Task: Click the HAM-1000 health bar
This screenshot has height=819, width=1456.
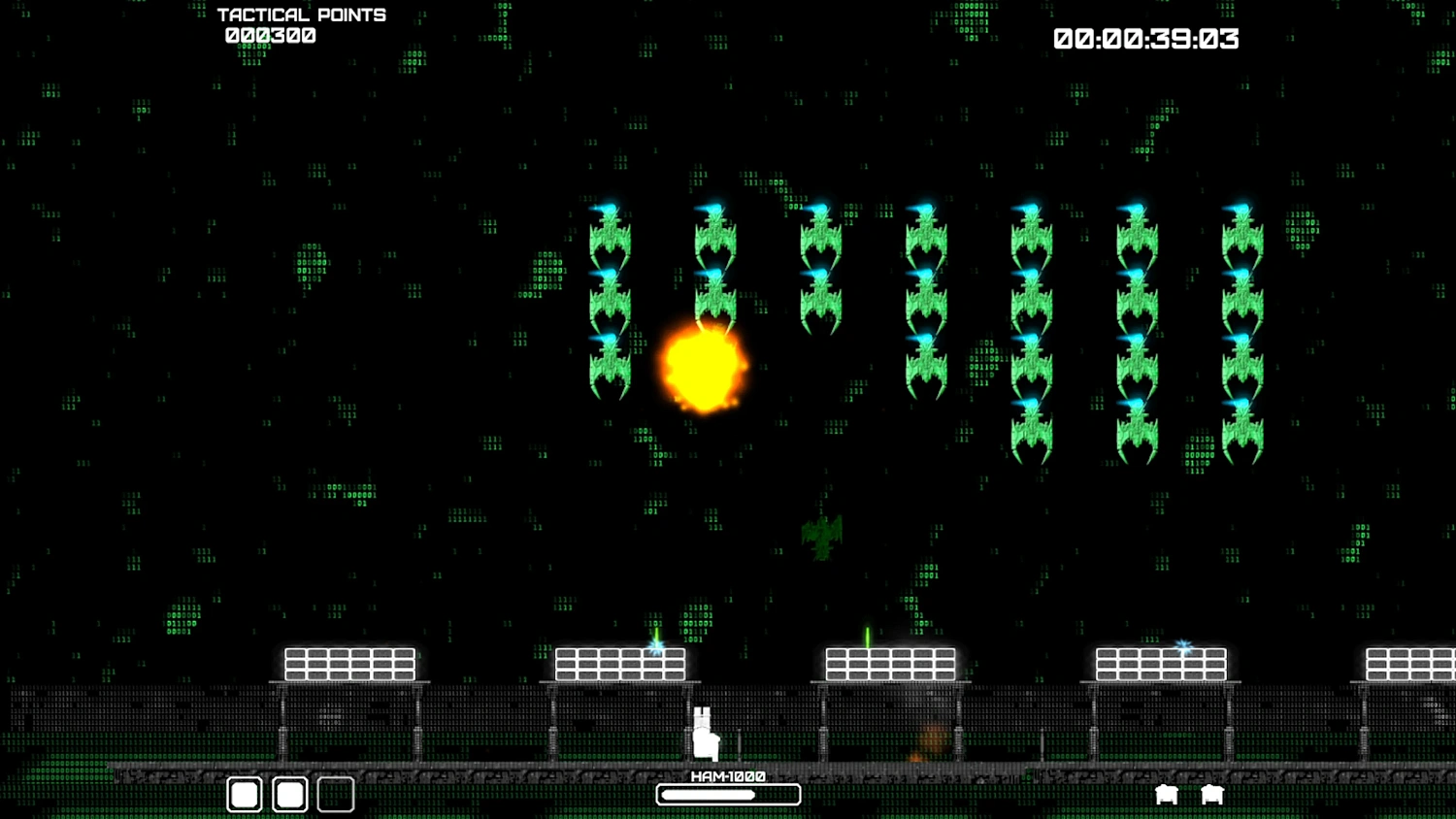Action: pos(728,794)
